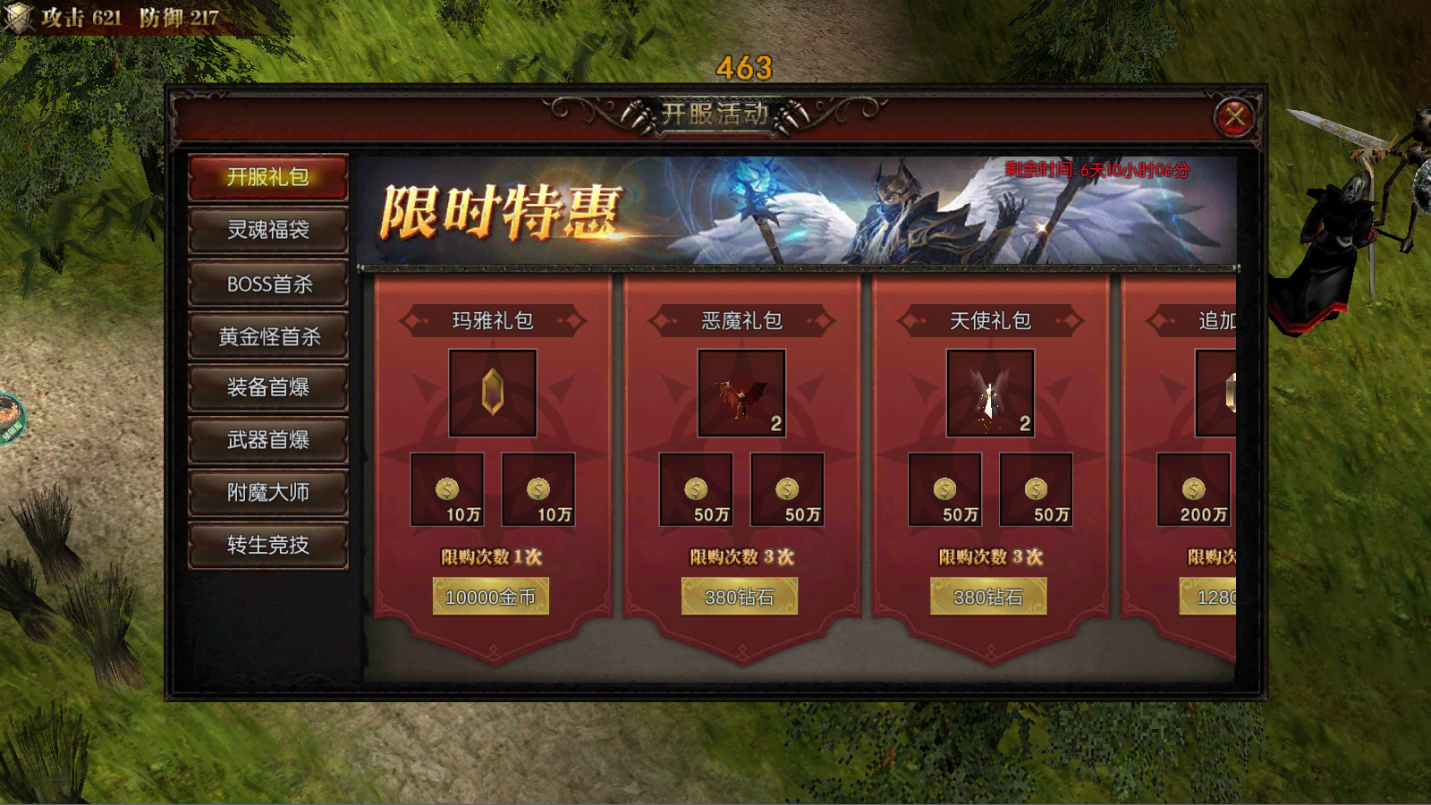Image resolution: width=1431 pixels, height=805 pixels.
Task: View the angel wings item in 天使礼包
Action: pos(990,393)
